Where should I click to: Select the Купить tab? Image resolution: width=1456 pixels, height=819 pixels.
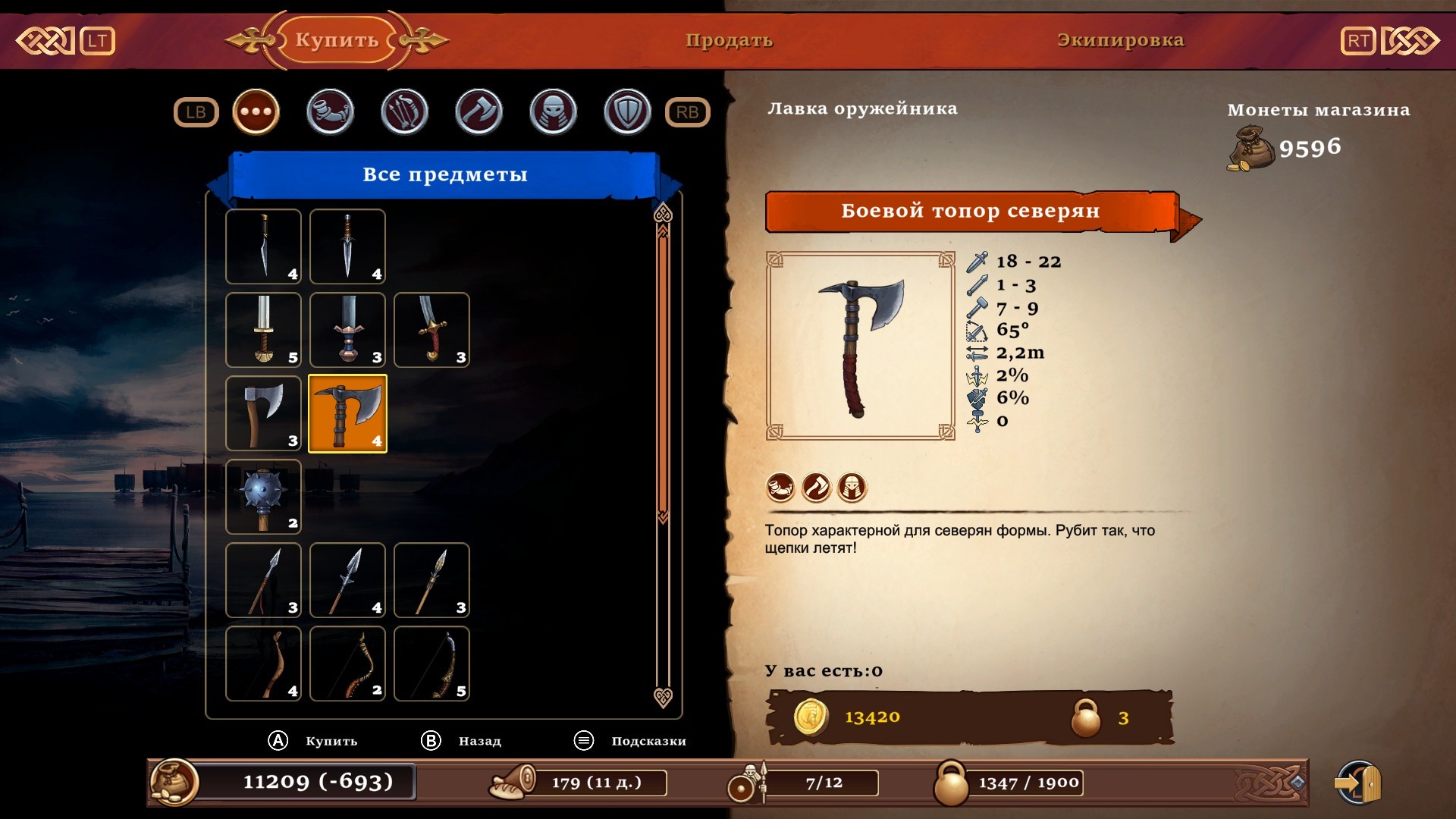(x=337, y=40)
